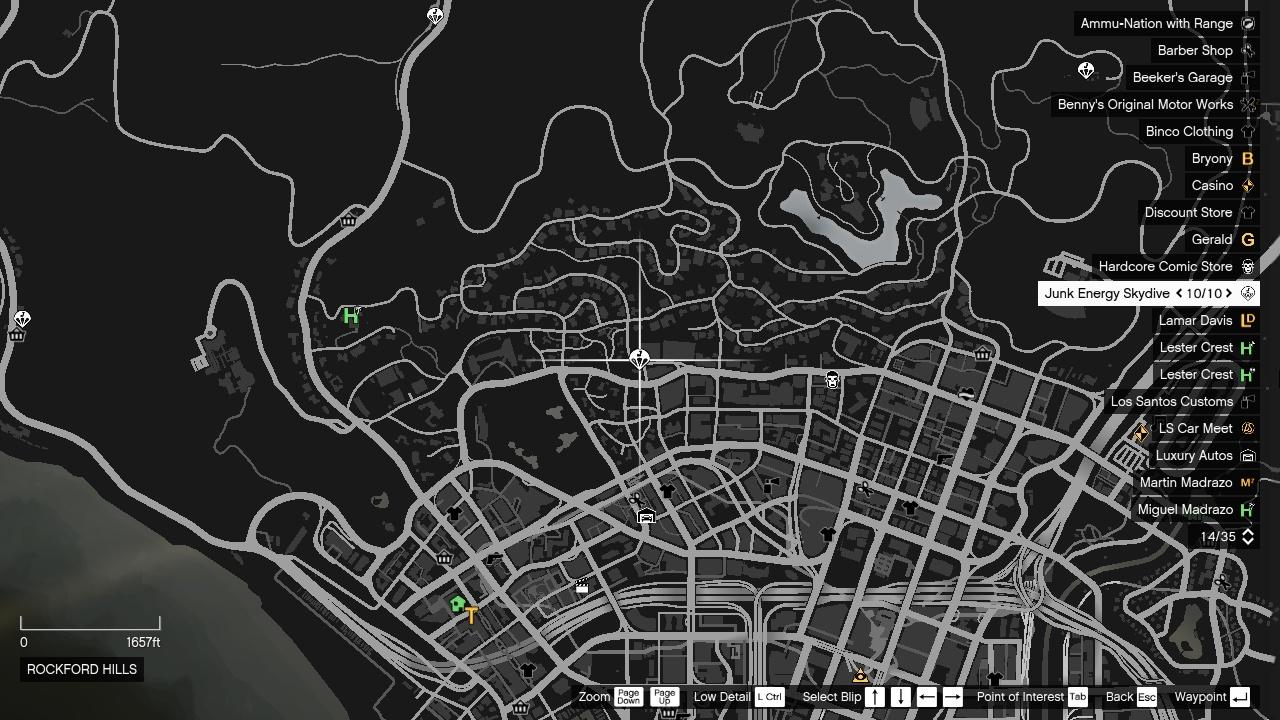Viewport: 1280px width, 720px height.
Task: Click the next Junk Energy Skydive arrow
Action: point(1230,293)
